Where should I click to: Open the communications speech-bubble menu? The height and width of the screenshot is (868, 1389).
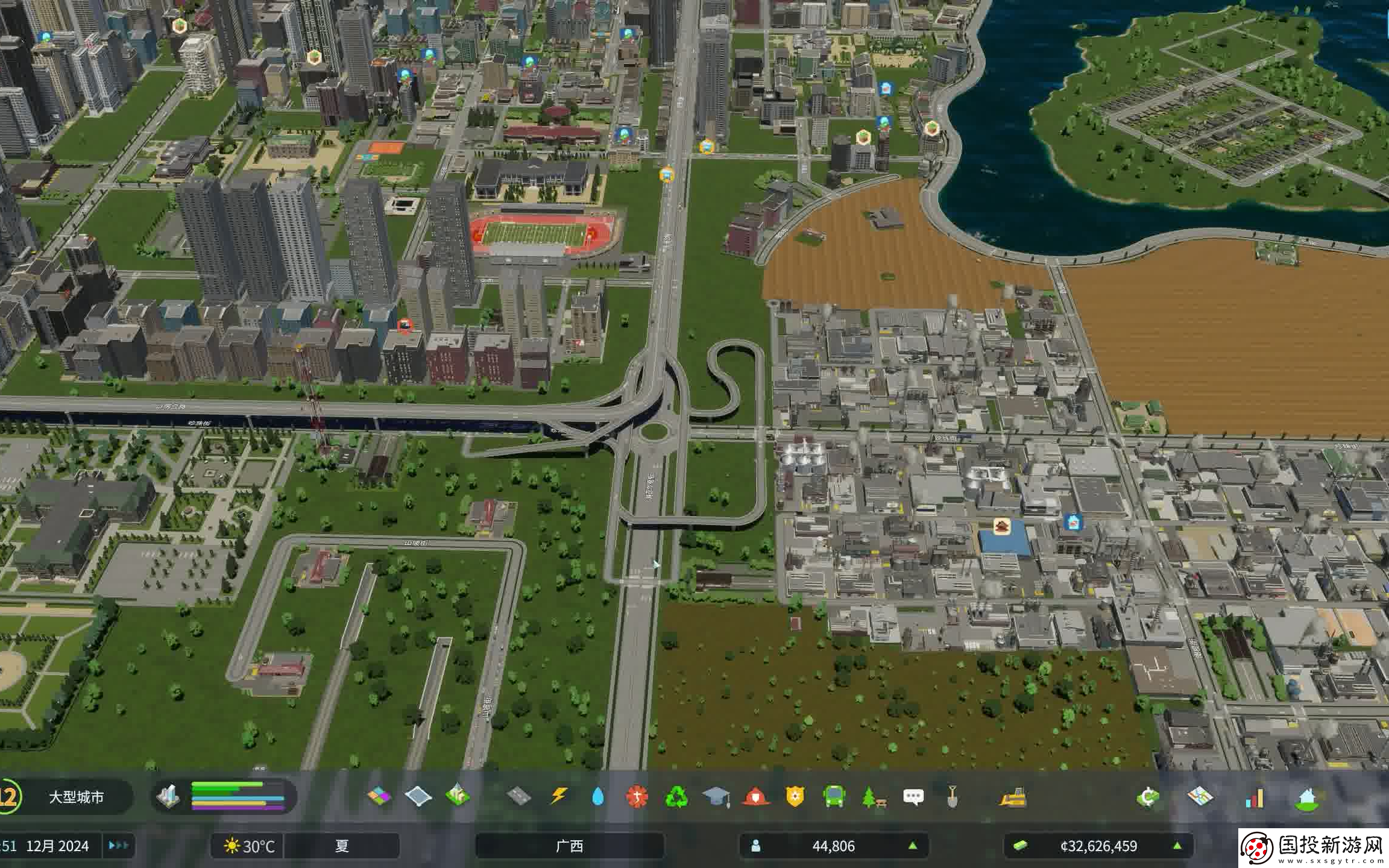tap(913, 797)
